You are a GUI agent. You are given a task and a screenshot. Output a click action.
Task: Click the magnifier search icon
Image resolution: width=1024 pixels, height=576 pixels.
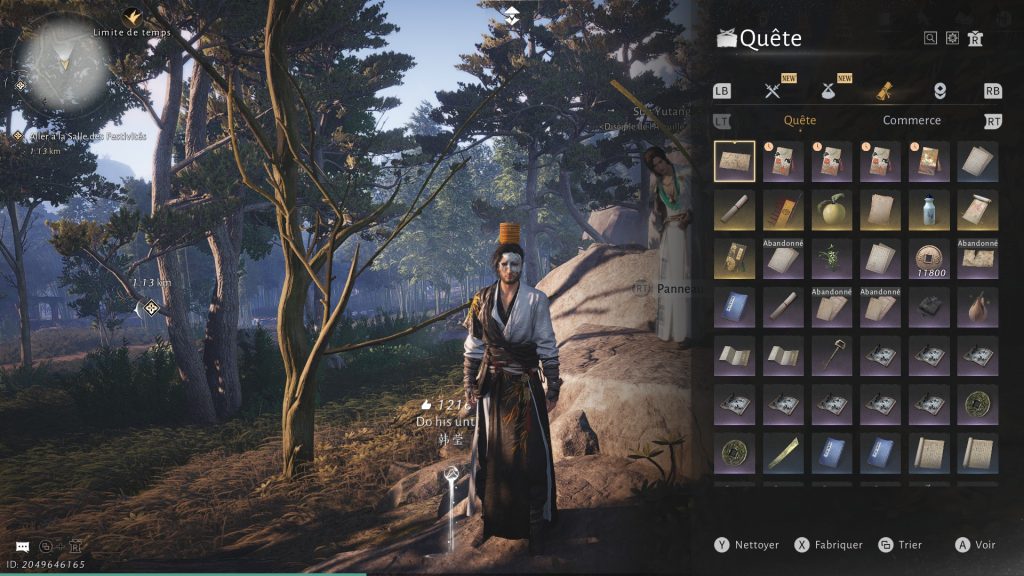930,38
